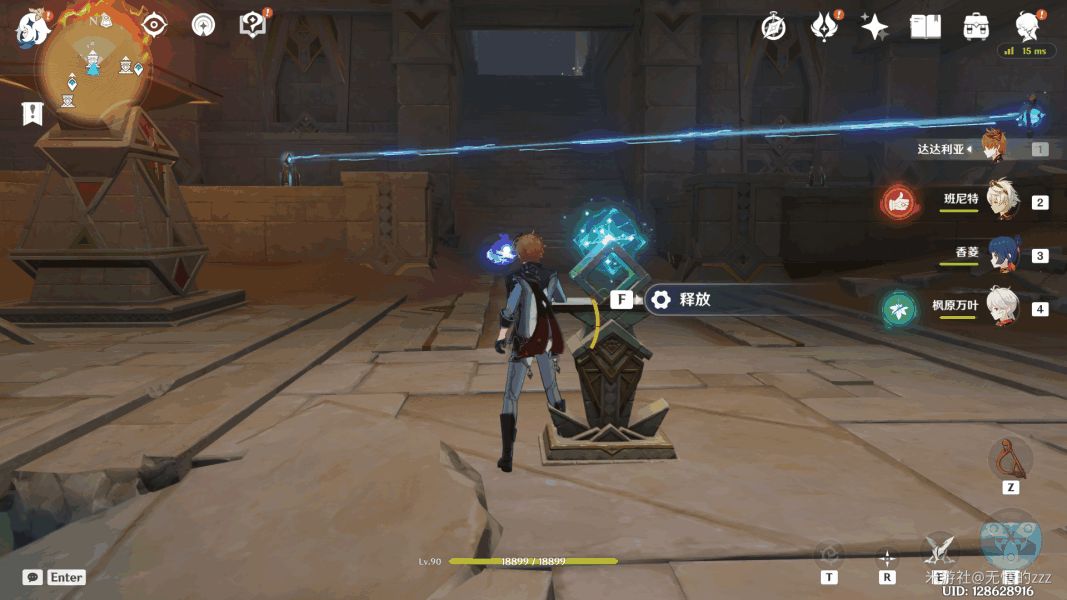
Task: Click the eye icon beside the minimap
Action: pos(154,26)
